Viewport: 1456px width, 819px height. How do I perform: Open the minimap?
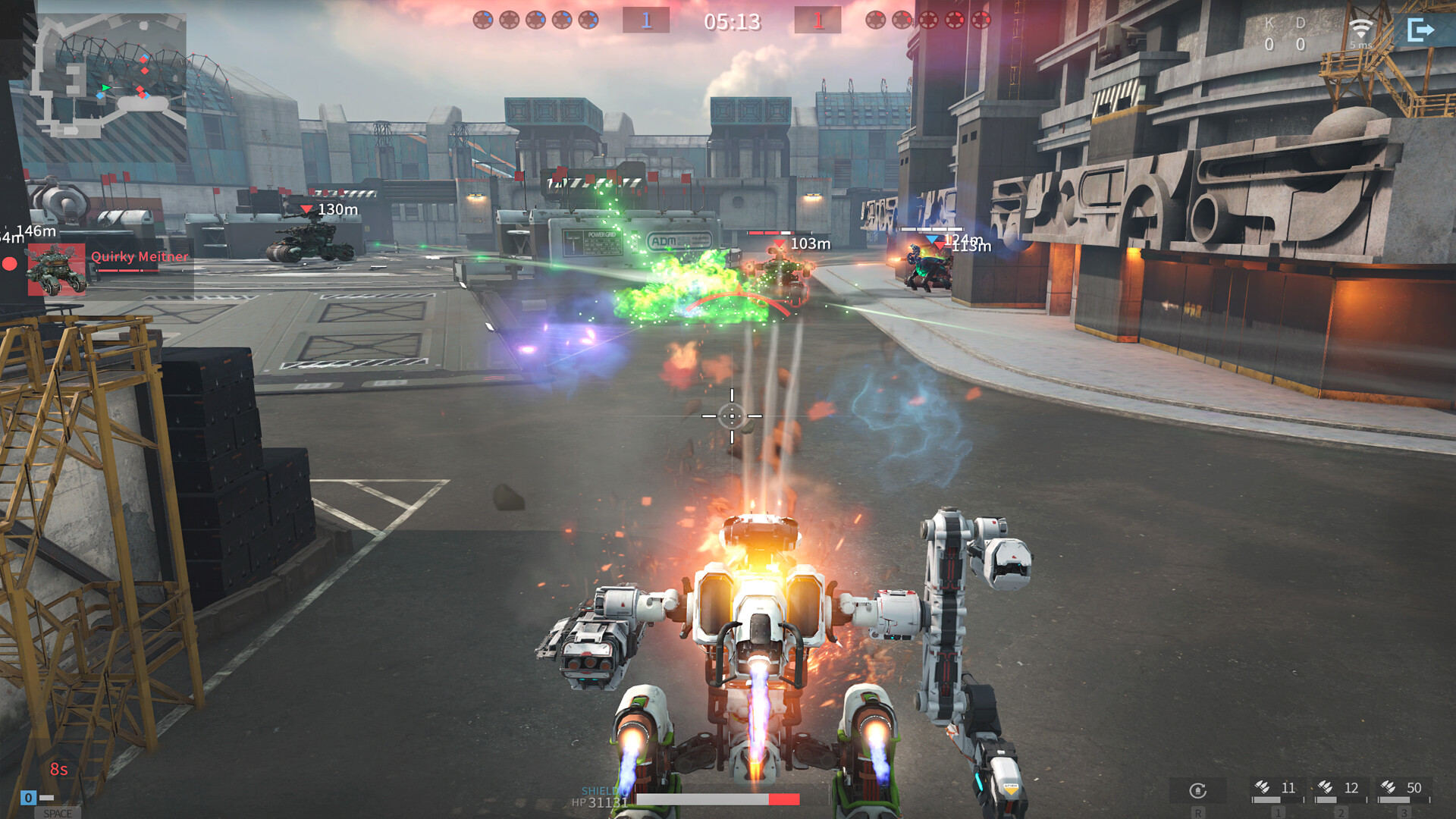tap(108, 77)
